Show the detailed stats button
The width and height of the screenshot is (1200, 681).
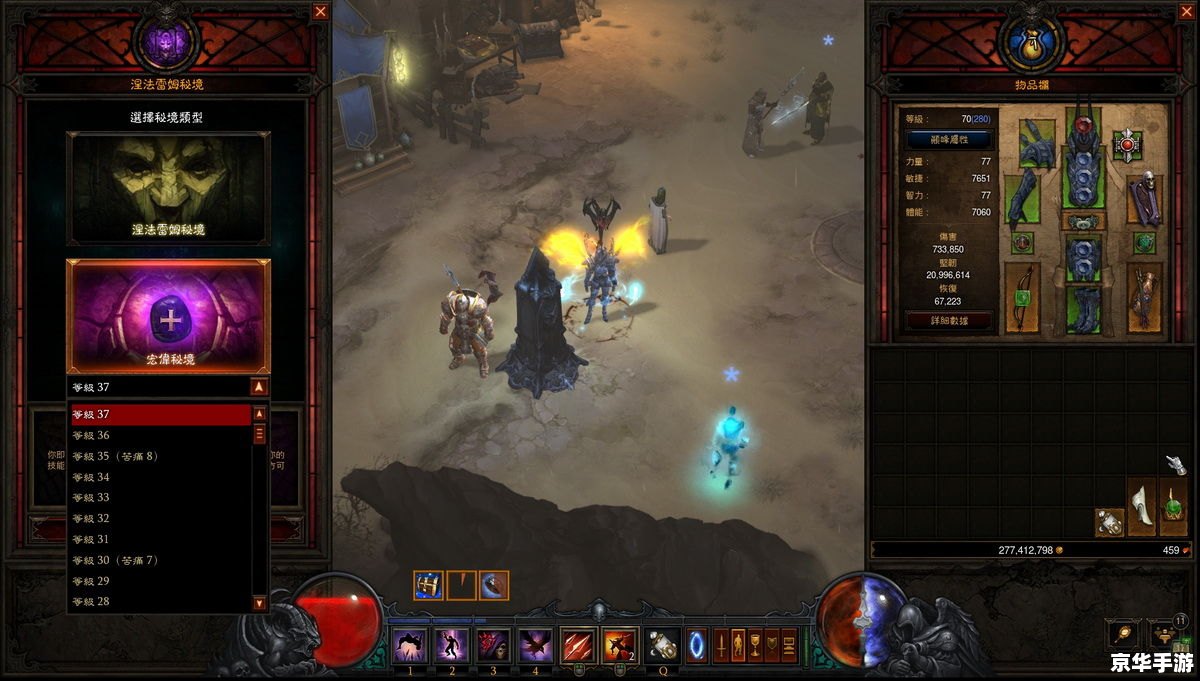point(948,321)
